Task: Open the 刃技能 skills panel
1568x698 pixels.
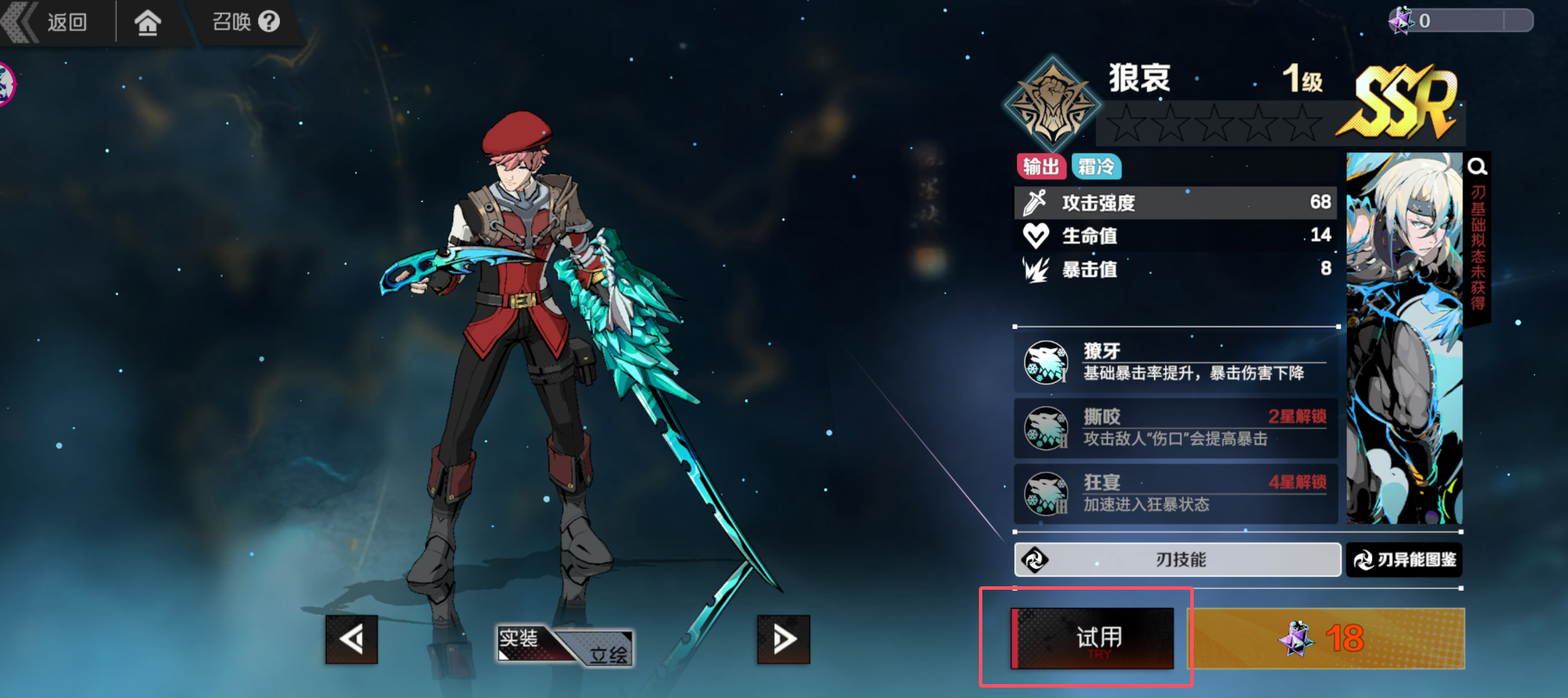Action: point(1177,559)
